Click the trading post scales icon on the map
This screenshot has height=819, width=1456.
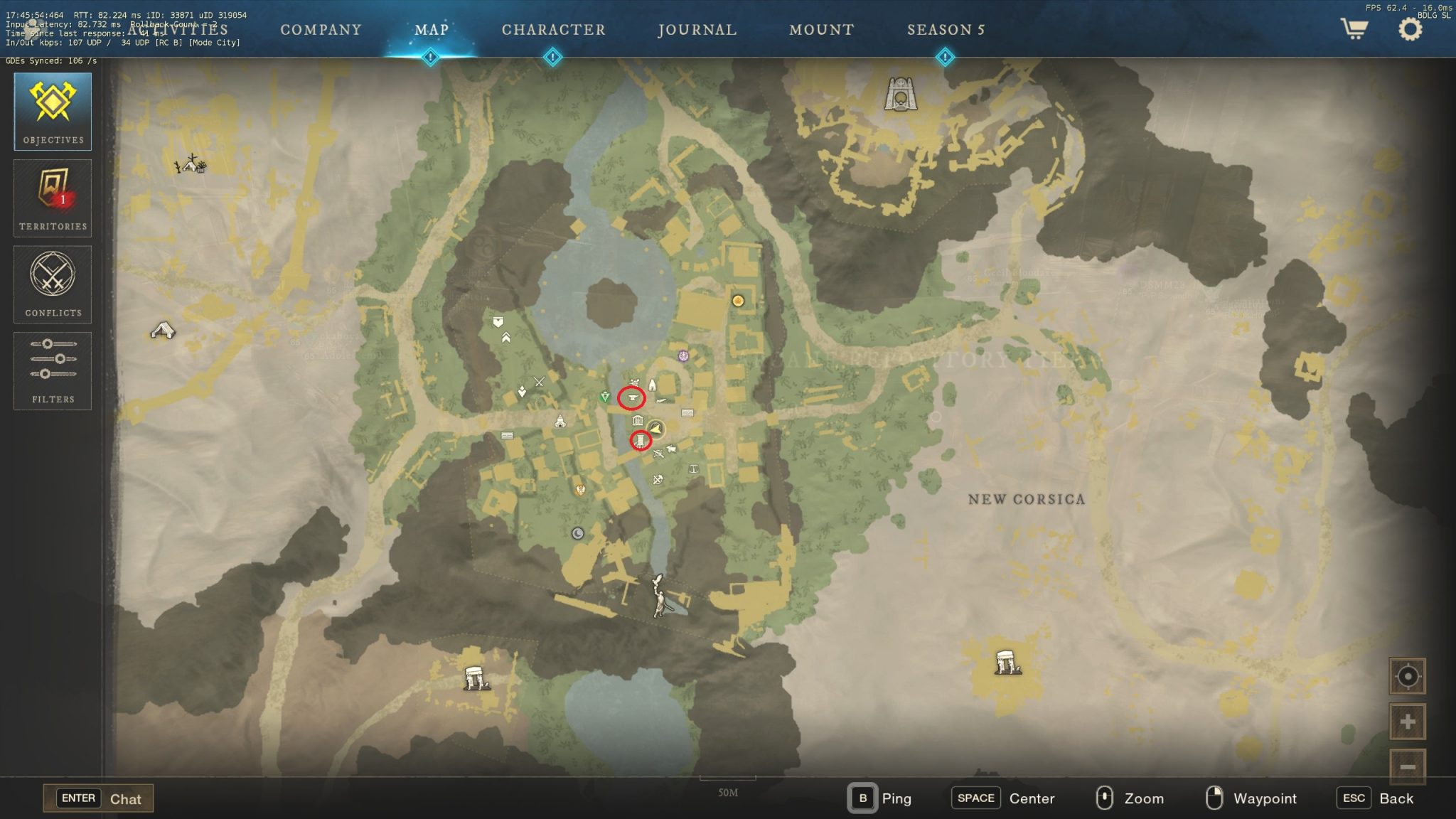(693, 468)
